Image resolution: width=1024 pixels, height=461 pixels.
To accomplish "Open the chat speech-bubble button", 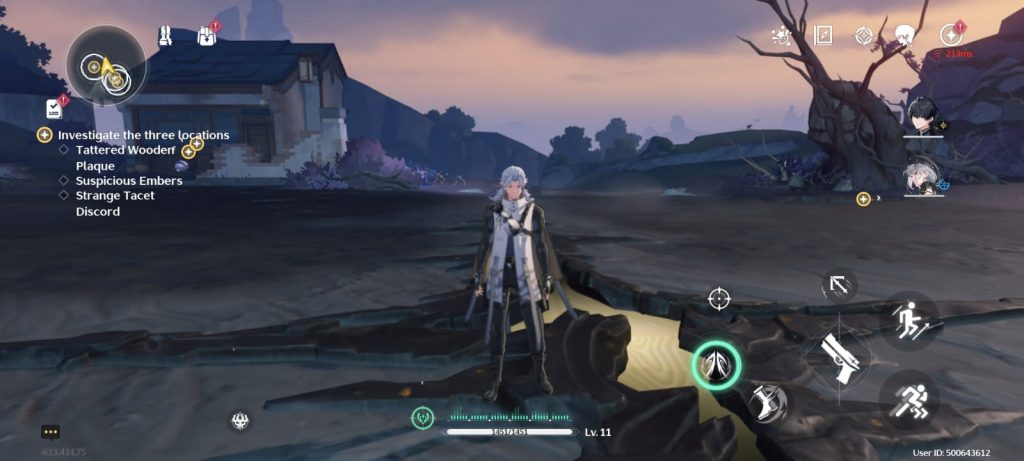I will click(51, 432).
